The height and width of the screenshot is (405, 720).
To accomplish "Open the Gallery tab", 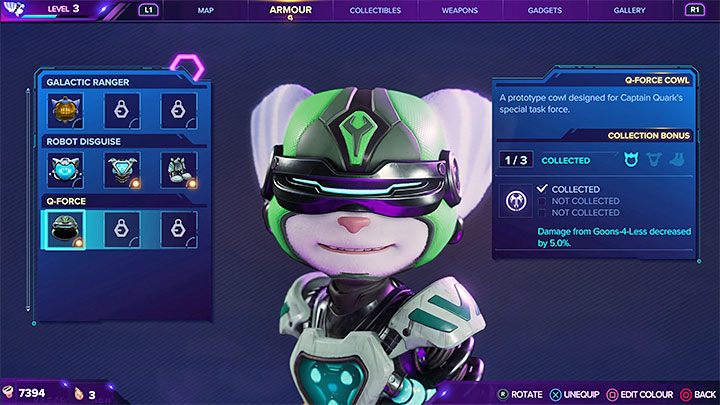I will [x=630, y=10].
